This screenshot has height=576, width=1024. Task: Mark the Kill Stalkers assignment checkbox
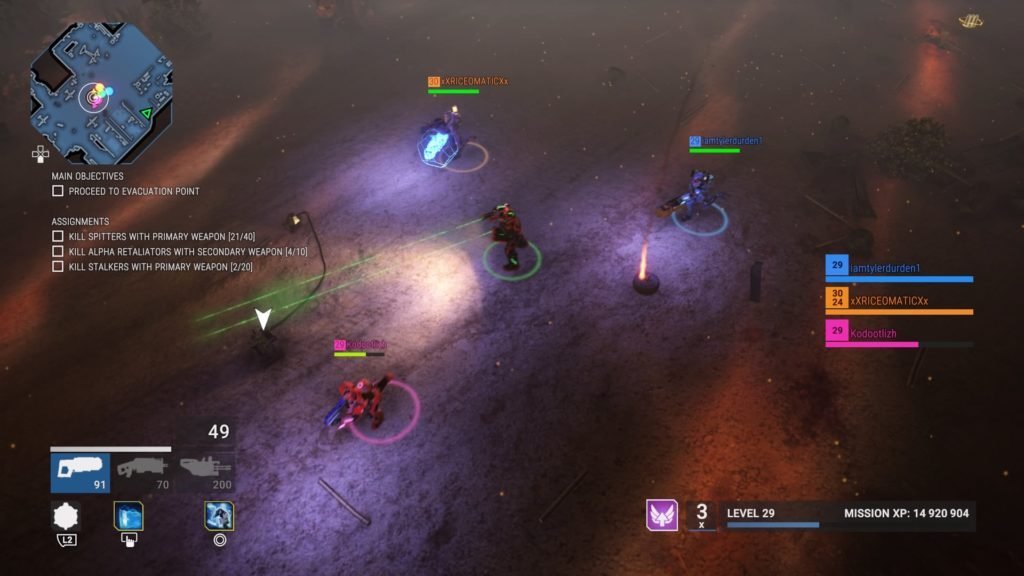58,266
